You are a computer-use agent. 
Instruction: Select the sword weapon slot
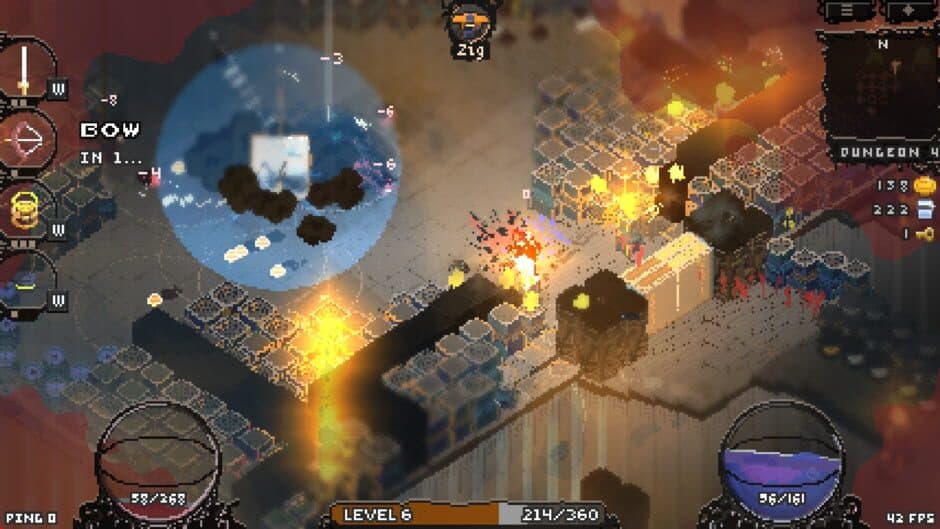(24, 68)
